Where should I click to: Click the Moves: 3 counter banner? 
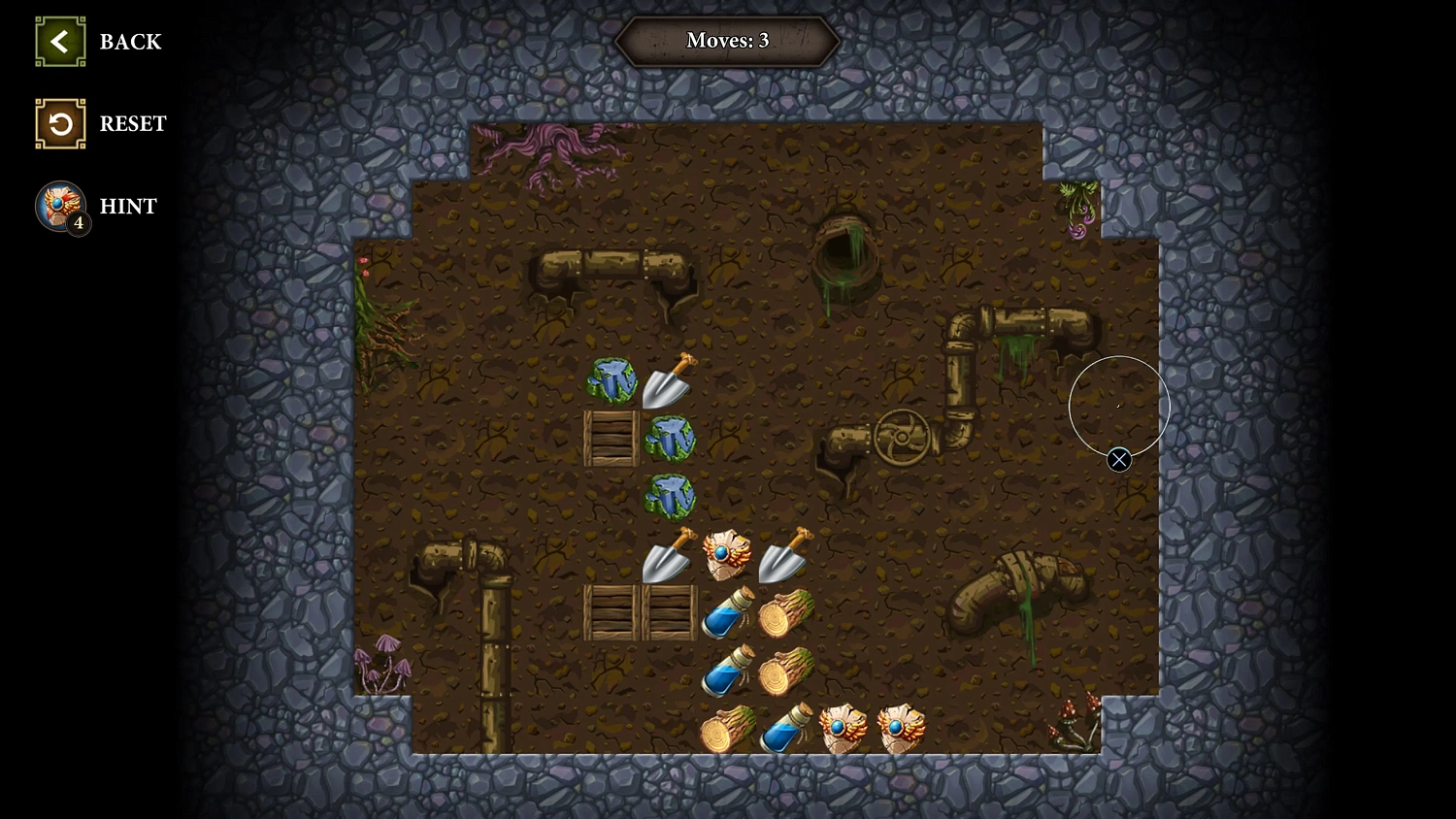click(x=726, y=41)
